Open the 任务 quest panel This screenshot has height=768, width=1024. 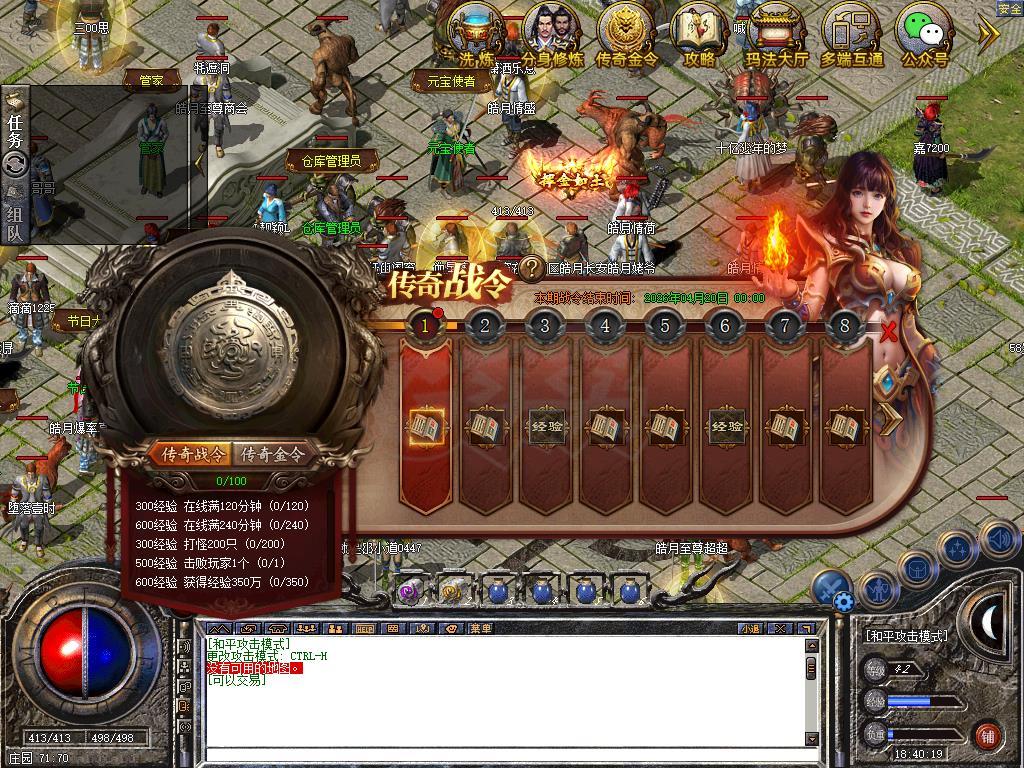click(x=15, y=130)
